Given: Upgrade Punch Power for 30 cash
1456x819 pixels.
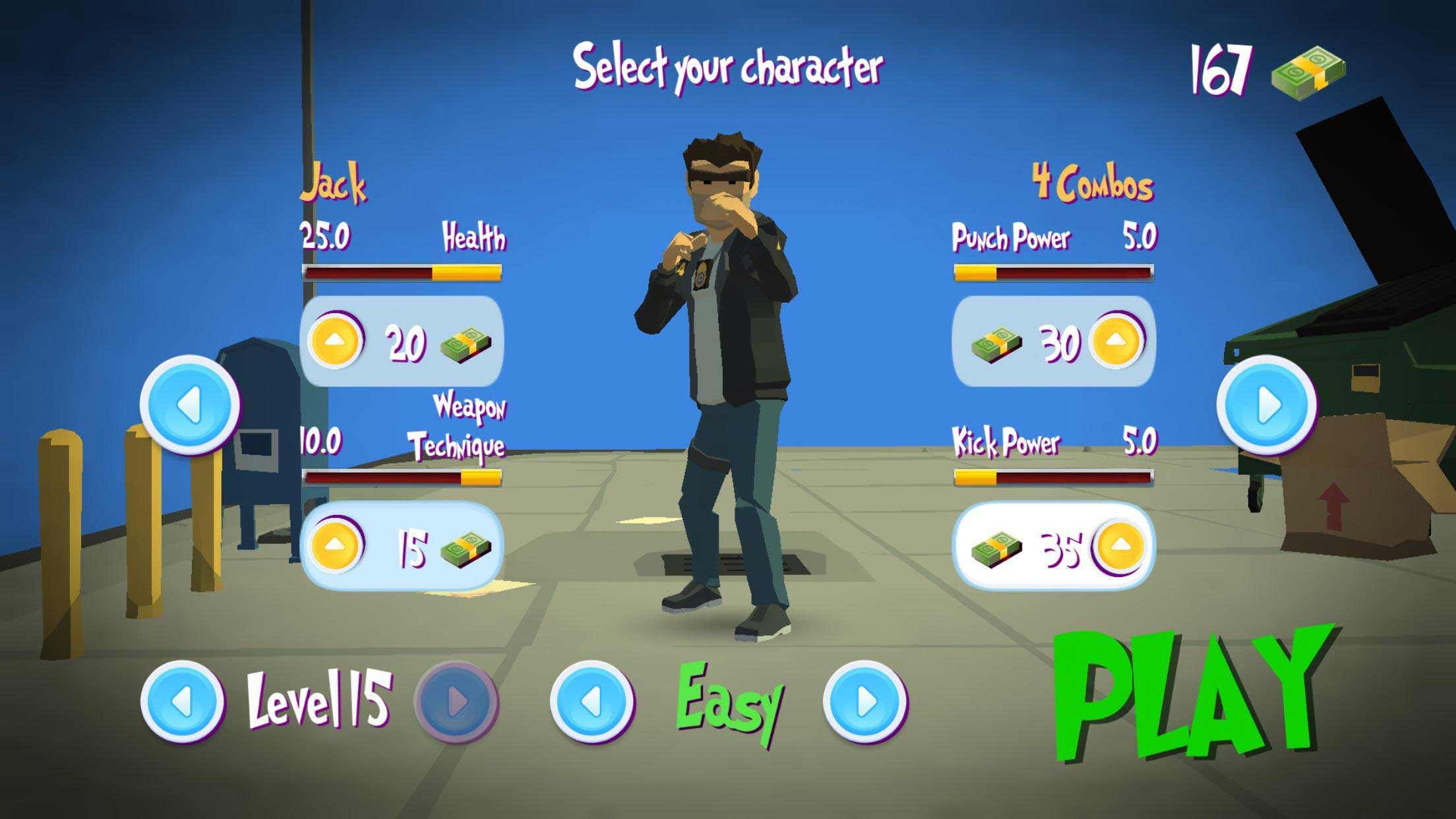Looking at the screenshot, I should click(1116, 341).
